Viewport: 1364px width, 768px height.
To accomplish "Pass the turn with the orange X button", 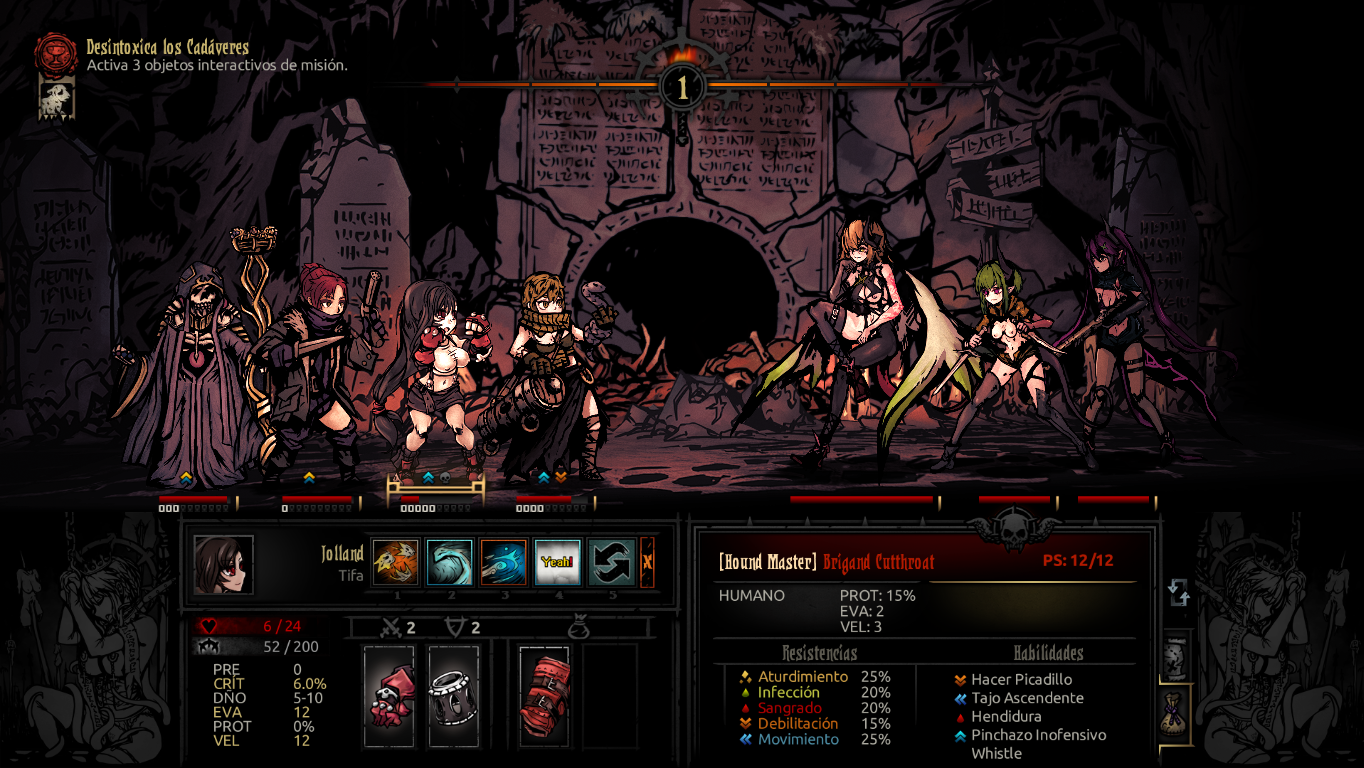I will [647, 562].
